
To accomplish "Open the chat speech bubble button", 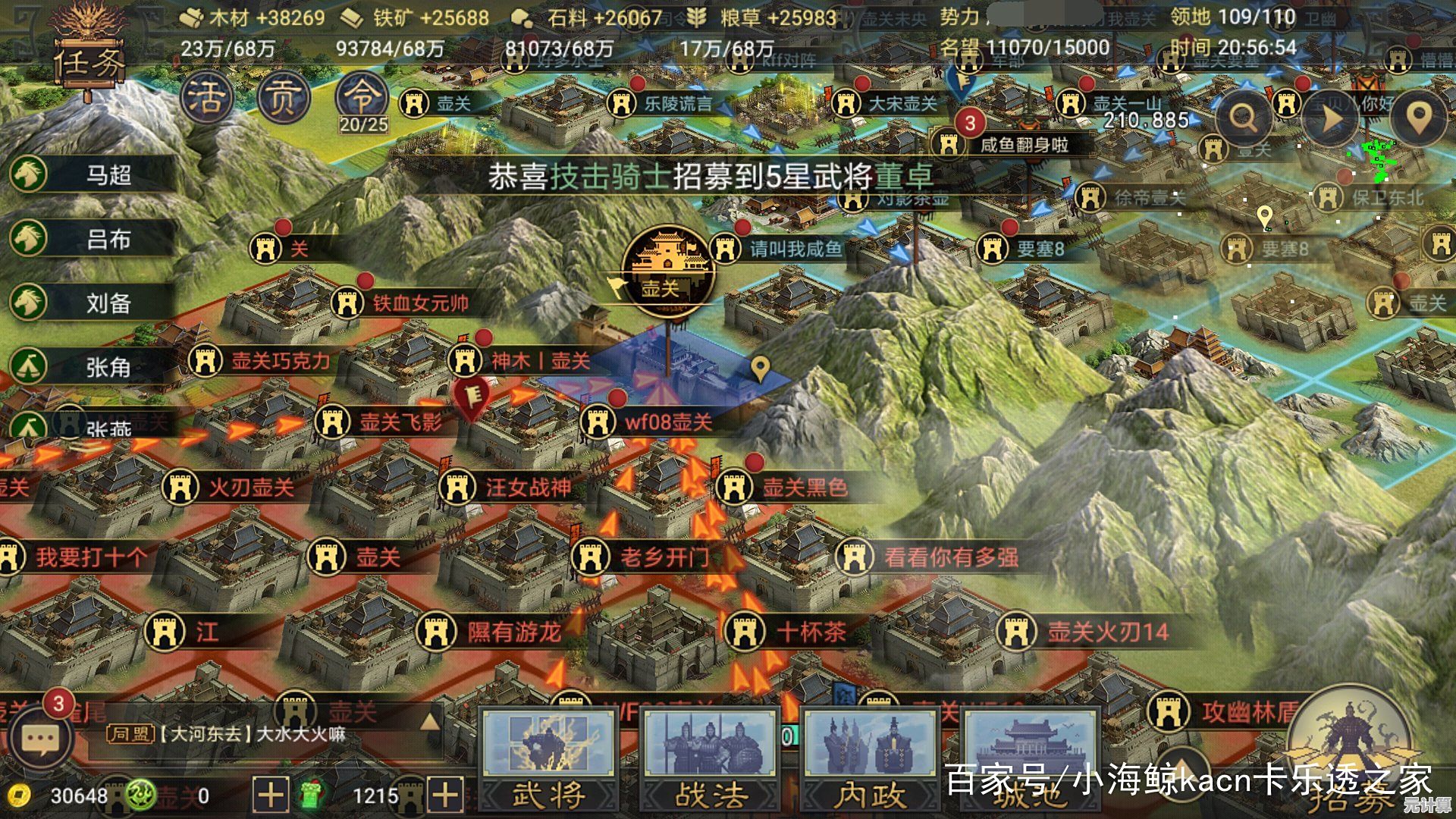I will pos(40,739).
